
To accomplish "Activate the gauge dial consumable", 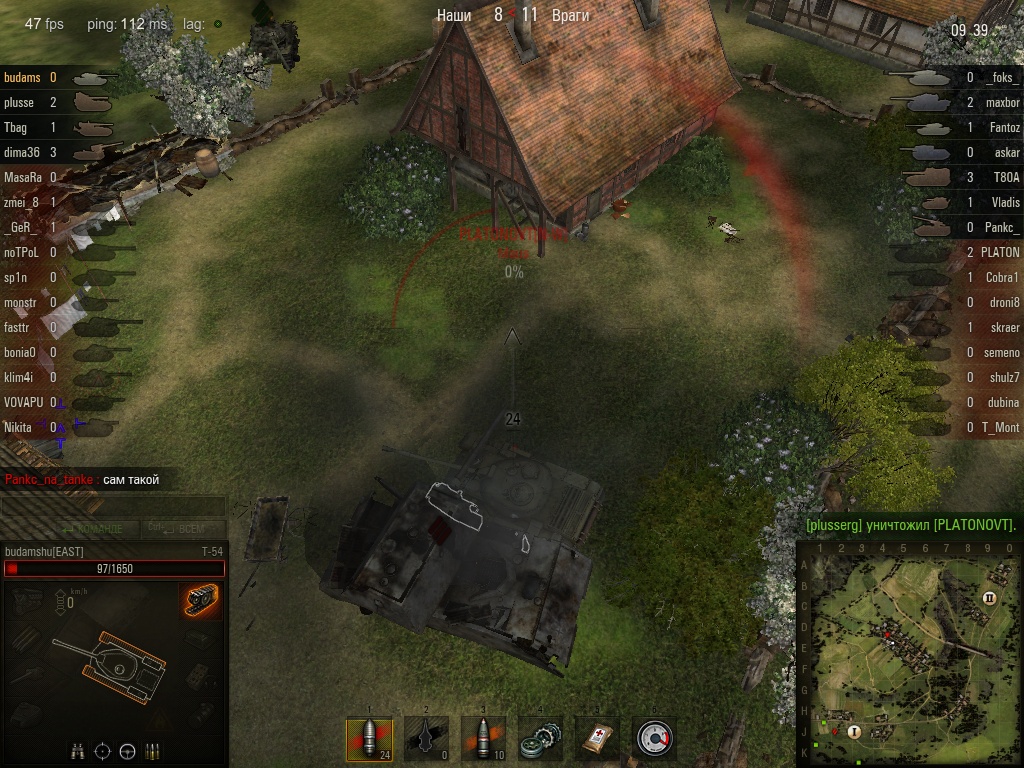I will tap(654, 739).
